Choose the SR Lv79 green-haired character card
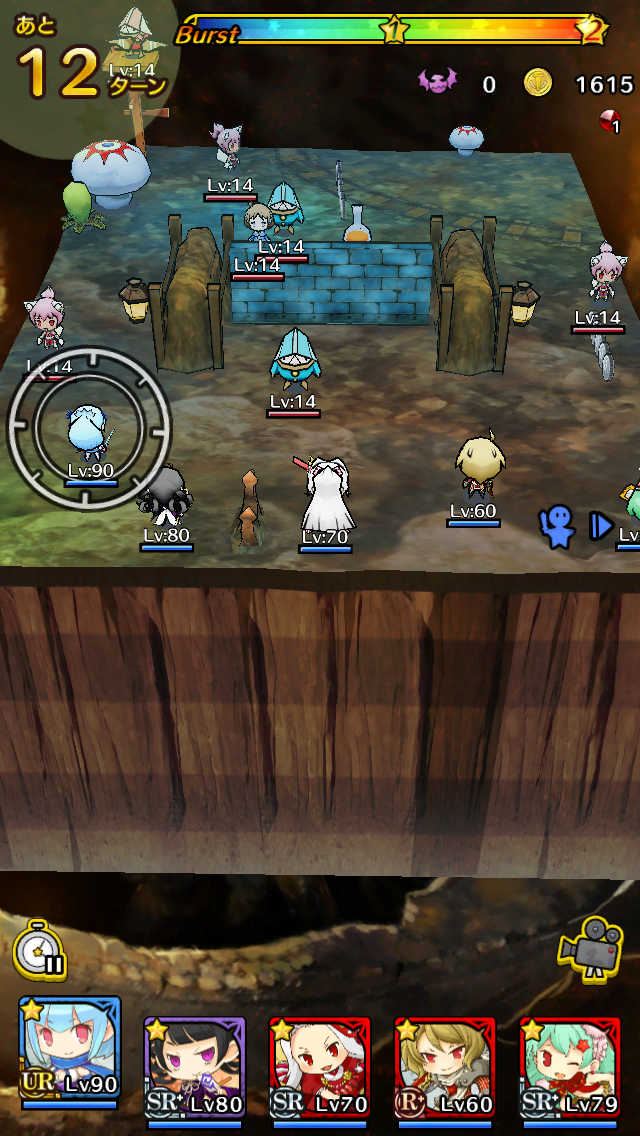Screen dimensions: 640x1136 point(570,1065)
